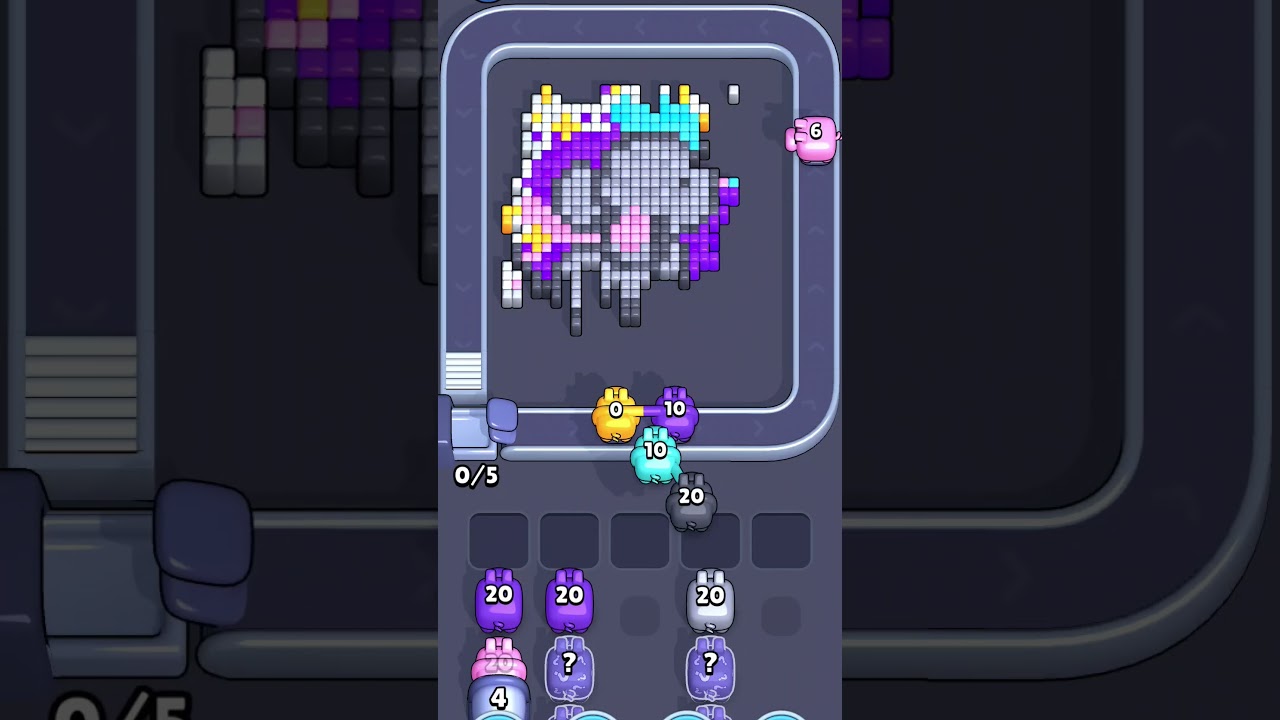This screenshot has height=720, width=1280.
Task: Open the rightmost empty holding slot
Action: click(x=782, y=538)
